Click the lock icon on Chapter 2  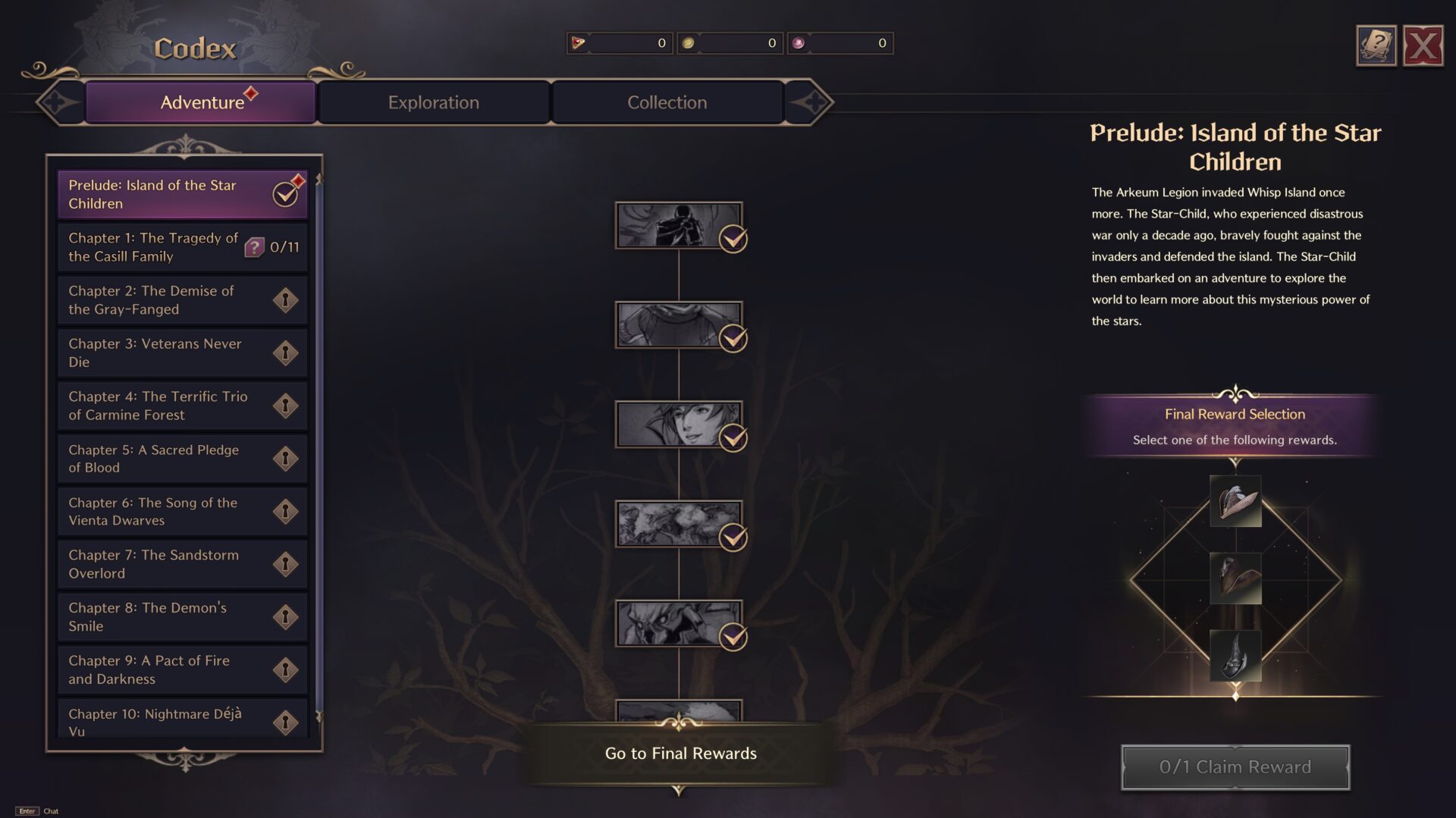286,299
